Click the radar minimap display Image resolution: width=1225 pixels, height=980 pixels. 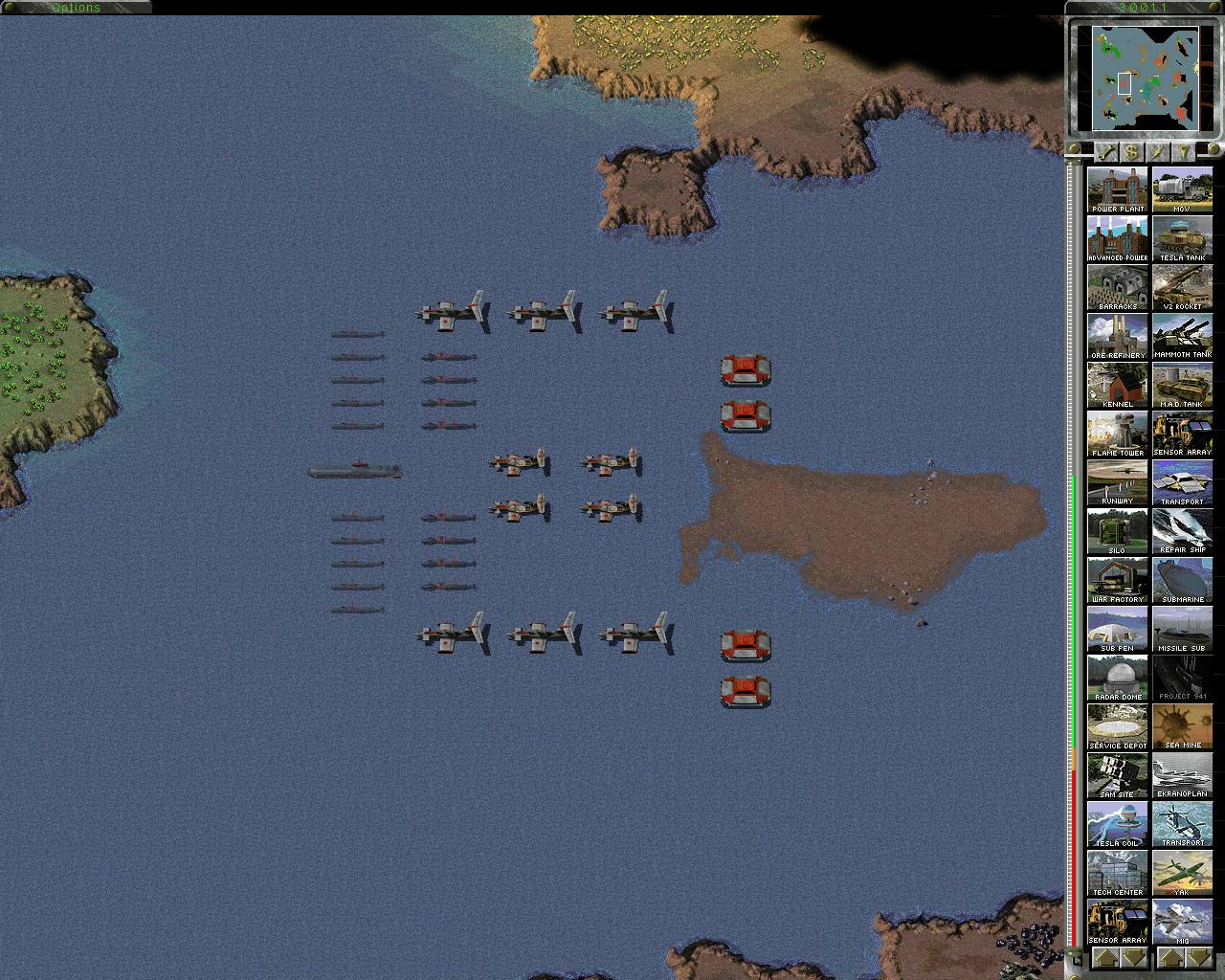click(1145, 77)
